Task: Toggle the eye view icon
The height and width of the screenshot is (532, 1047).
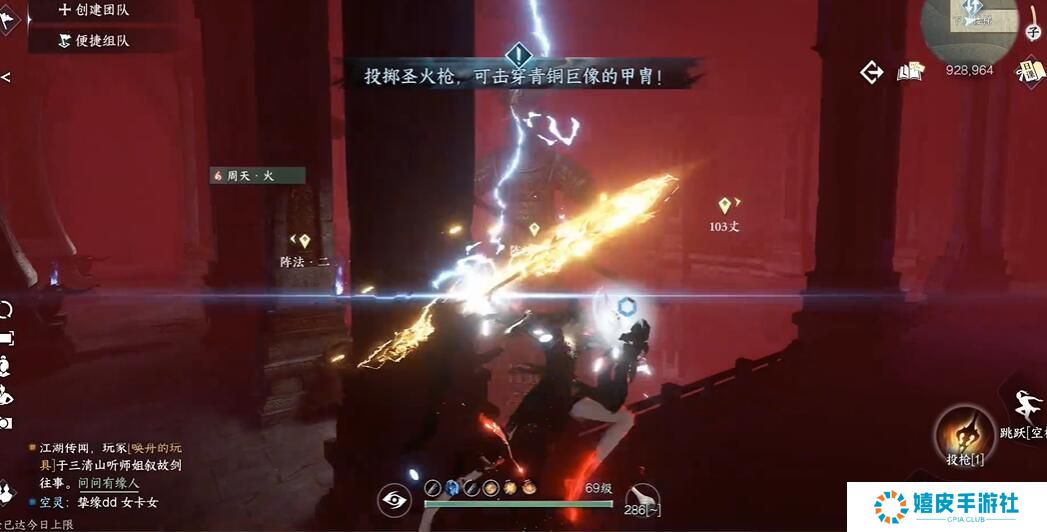Action: (x=395, y=500)
